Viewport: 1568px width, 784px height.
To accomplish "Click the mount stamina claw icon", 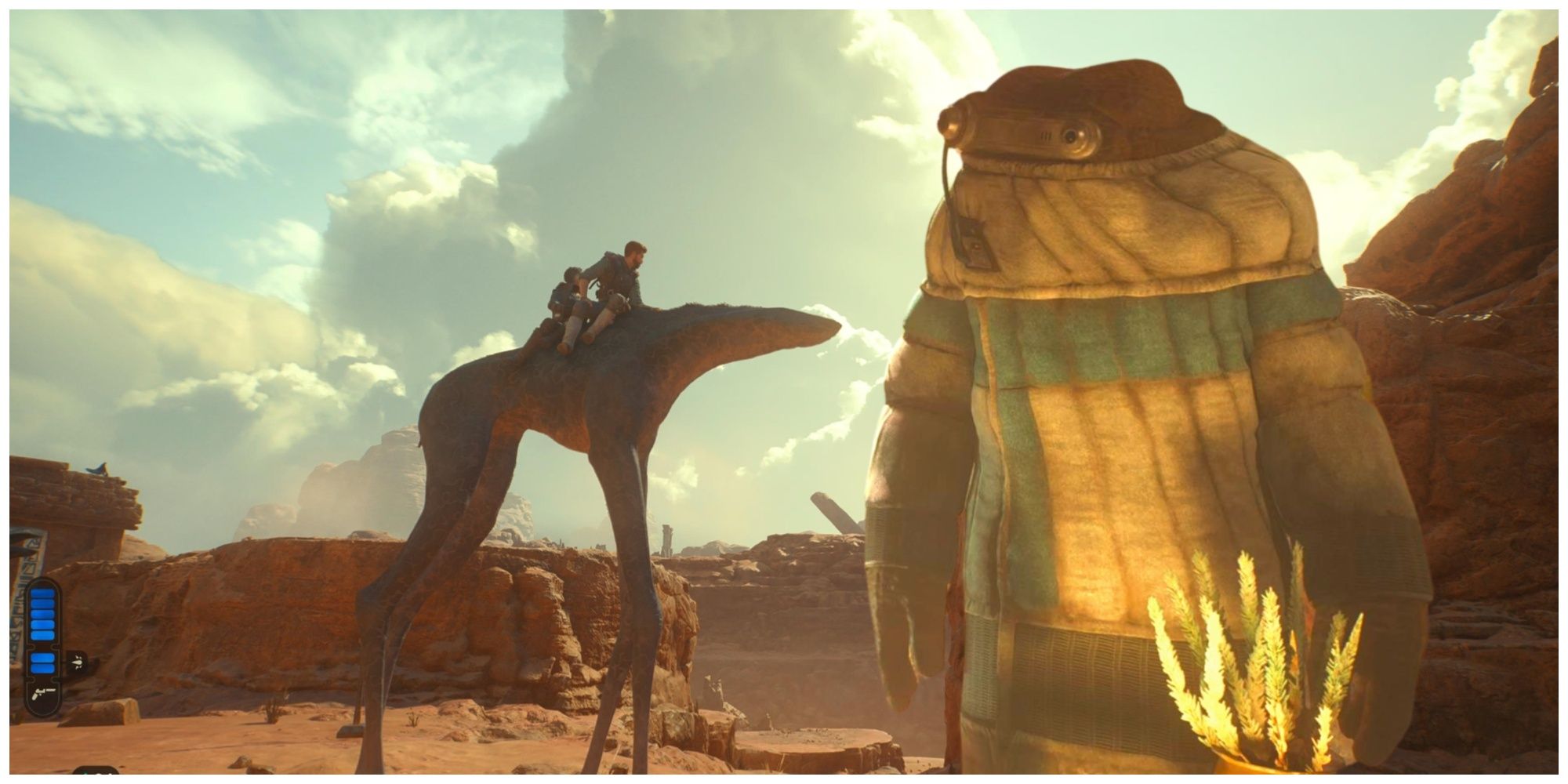I will point(78,662).
